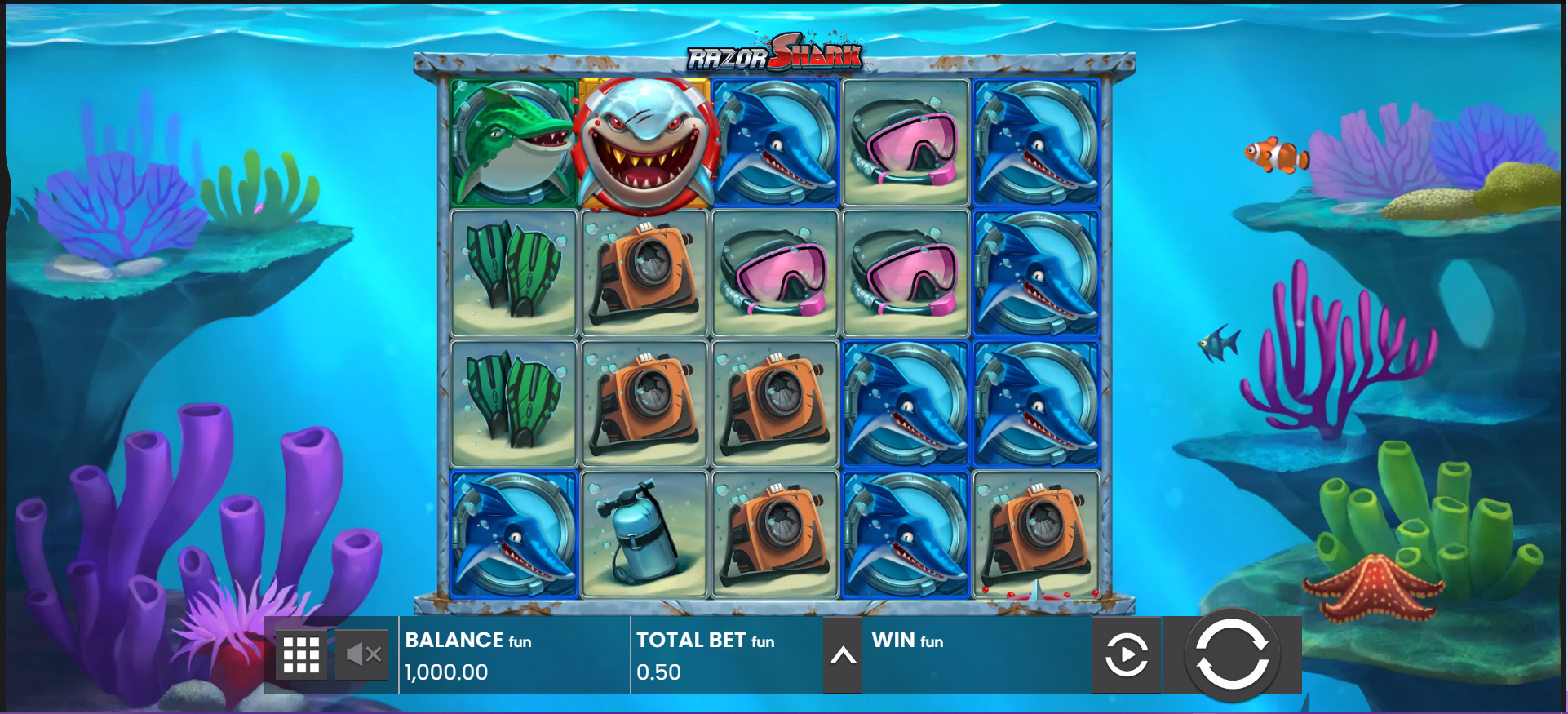Click the BALANCE amount showing 1,000.00
The image size is (1568, 714).
[x=445, y=672]
